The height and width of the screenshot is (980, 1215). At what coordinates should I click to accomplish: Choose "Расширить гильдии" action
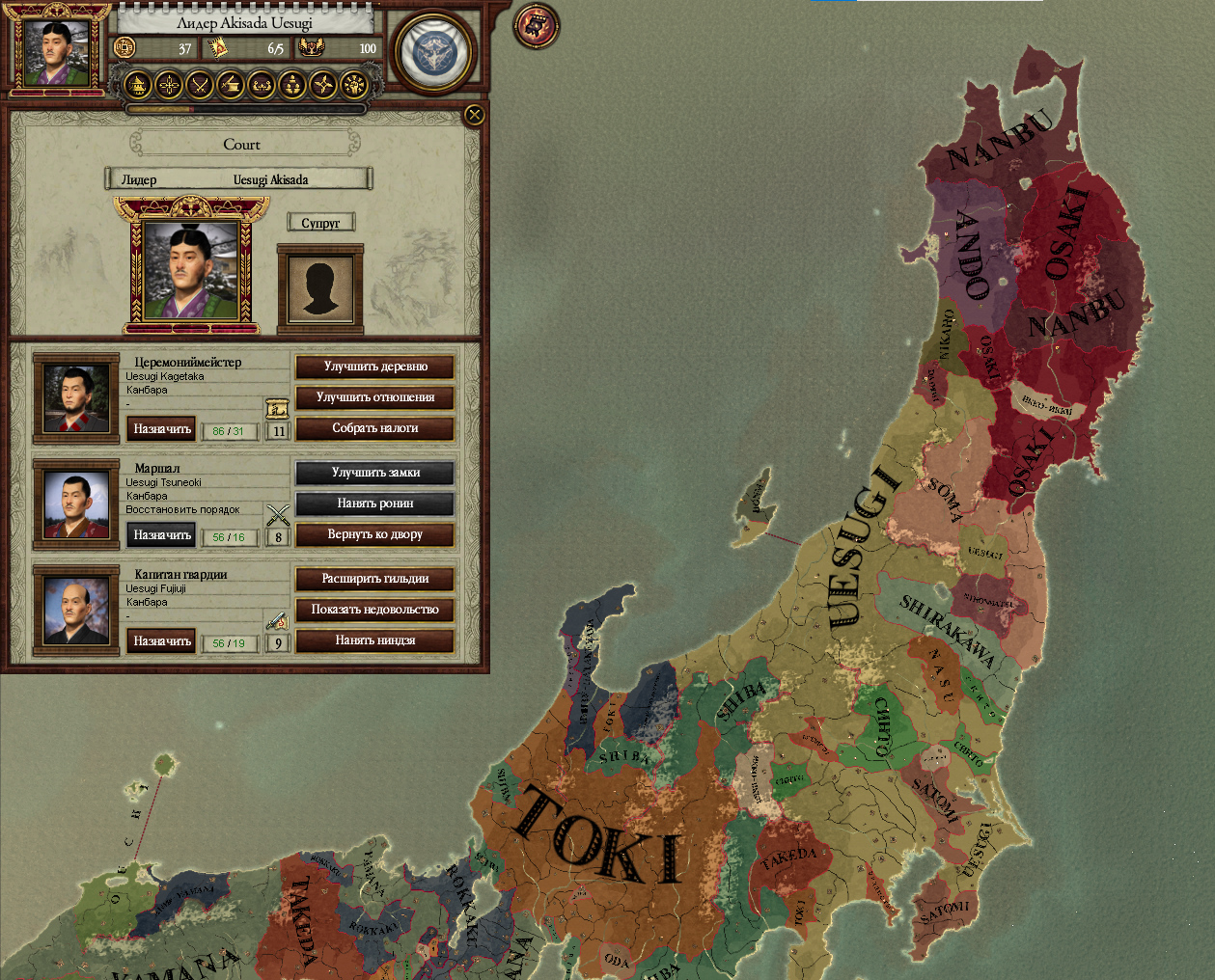tap(375, 579)
